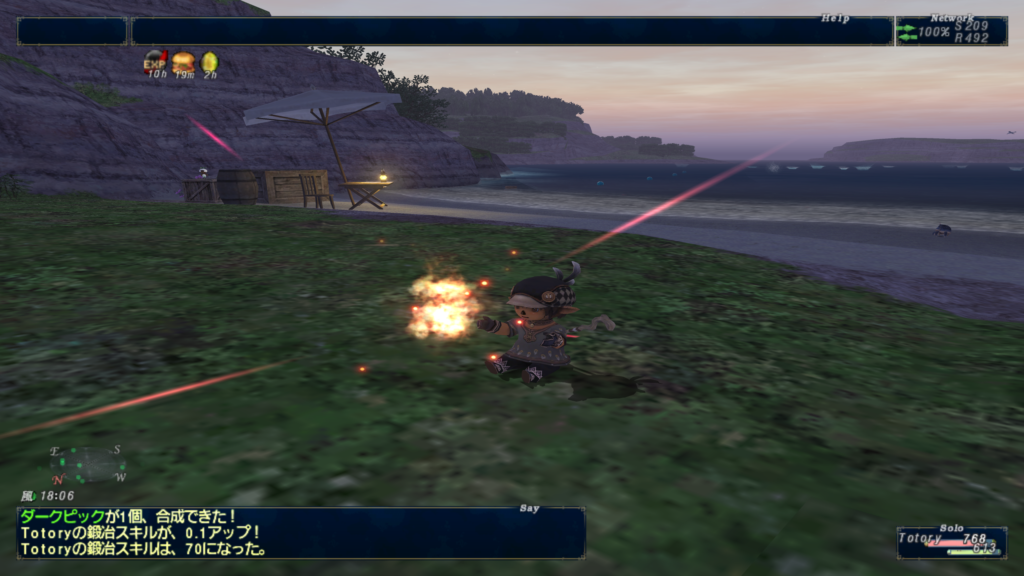This screenshot has height=576, width=1024.
Task: Click the chat log window
Action: [300, 533]
